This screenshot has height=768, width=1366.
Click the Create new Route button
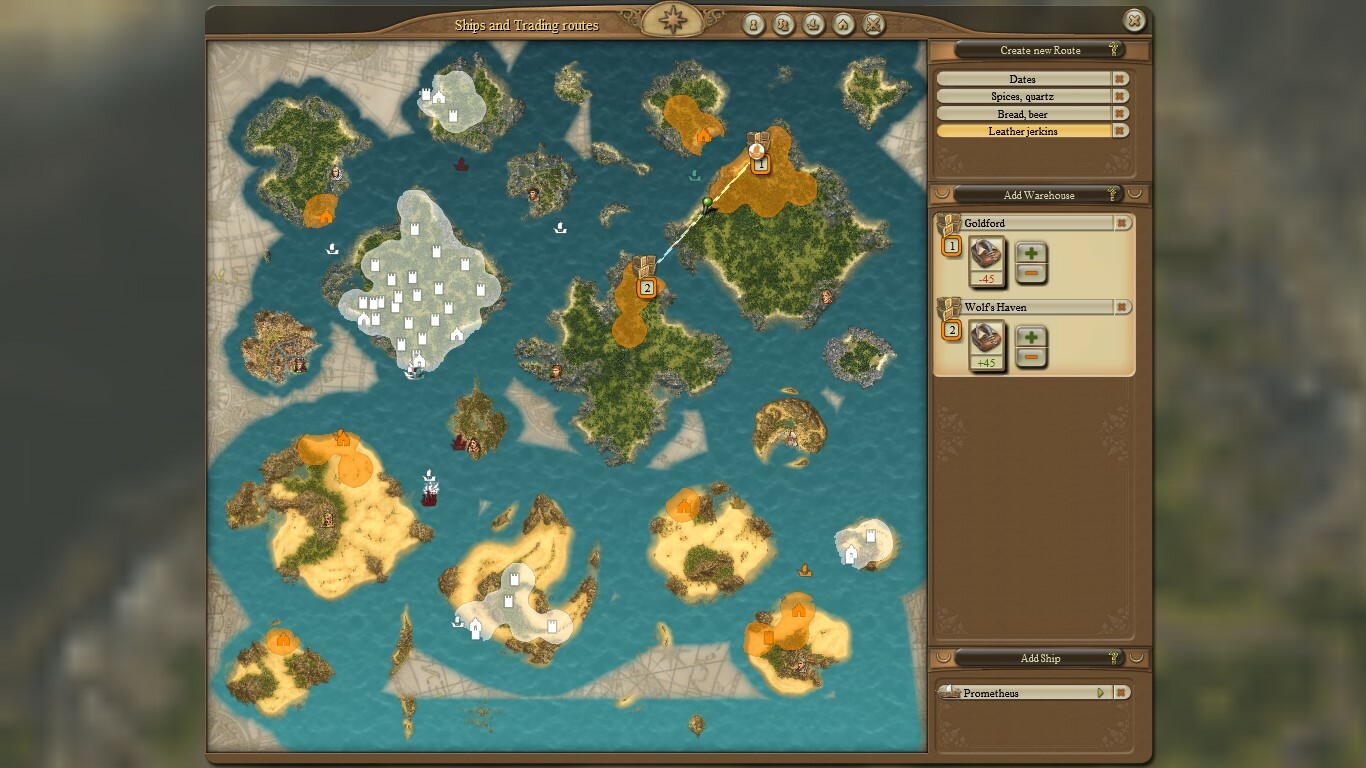click(1040, 50)
